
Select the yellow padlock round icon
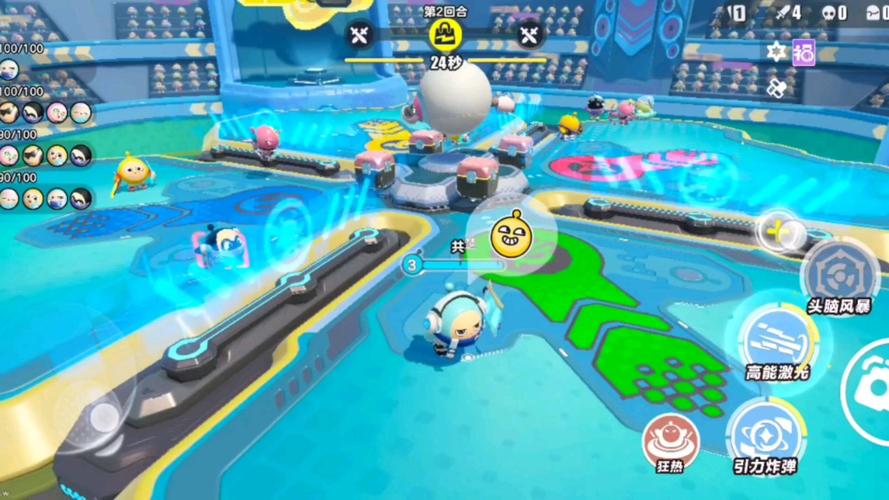(x=444, y=34)
